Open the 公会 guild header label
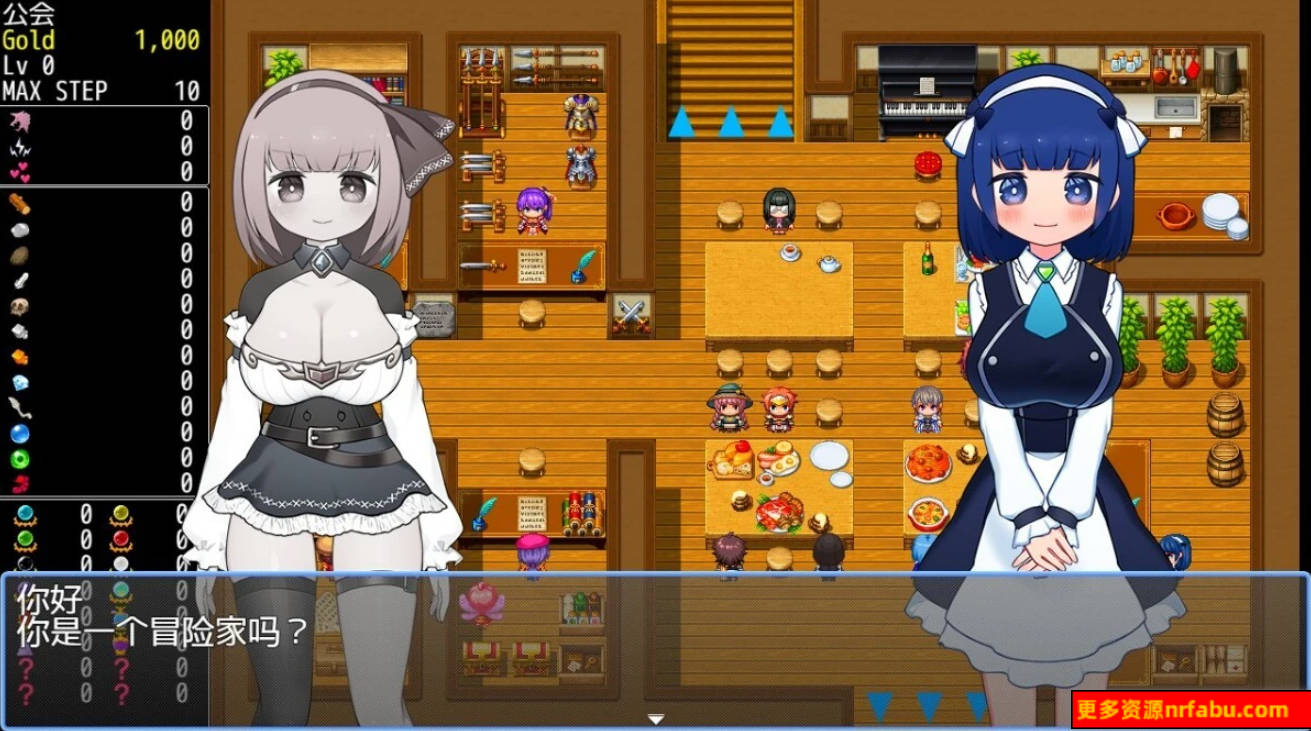 [x=30, y=14]
